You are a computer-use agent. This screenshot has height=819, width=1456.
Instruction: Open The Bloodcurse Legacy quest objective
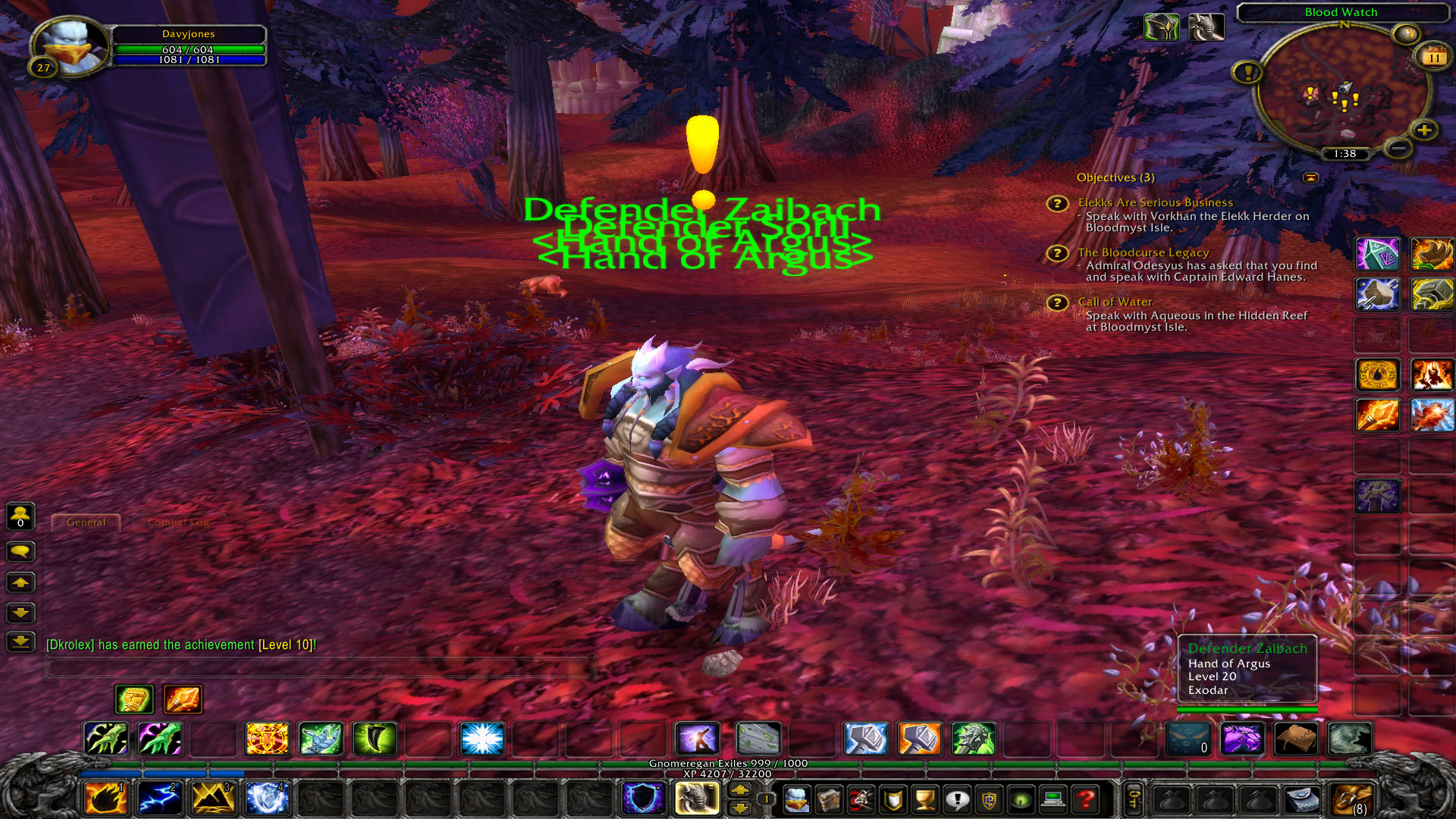tap(1143, 253)
